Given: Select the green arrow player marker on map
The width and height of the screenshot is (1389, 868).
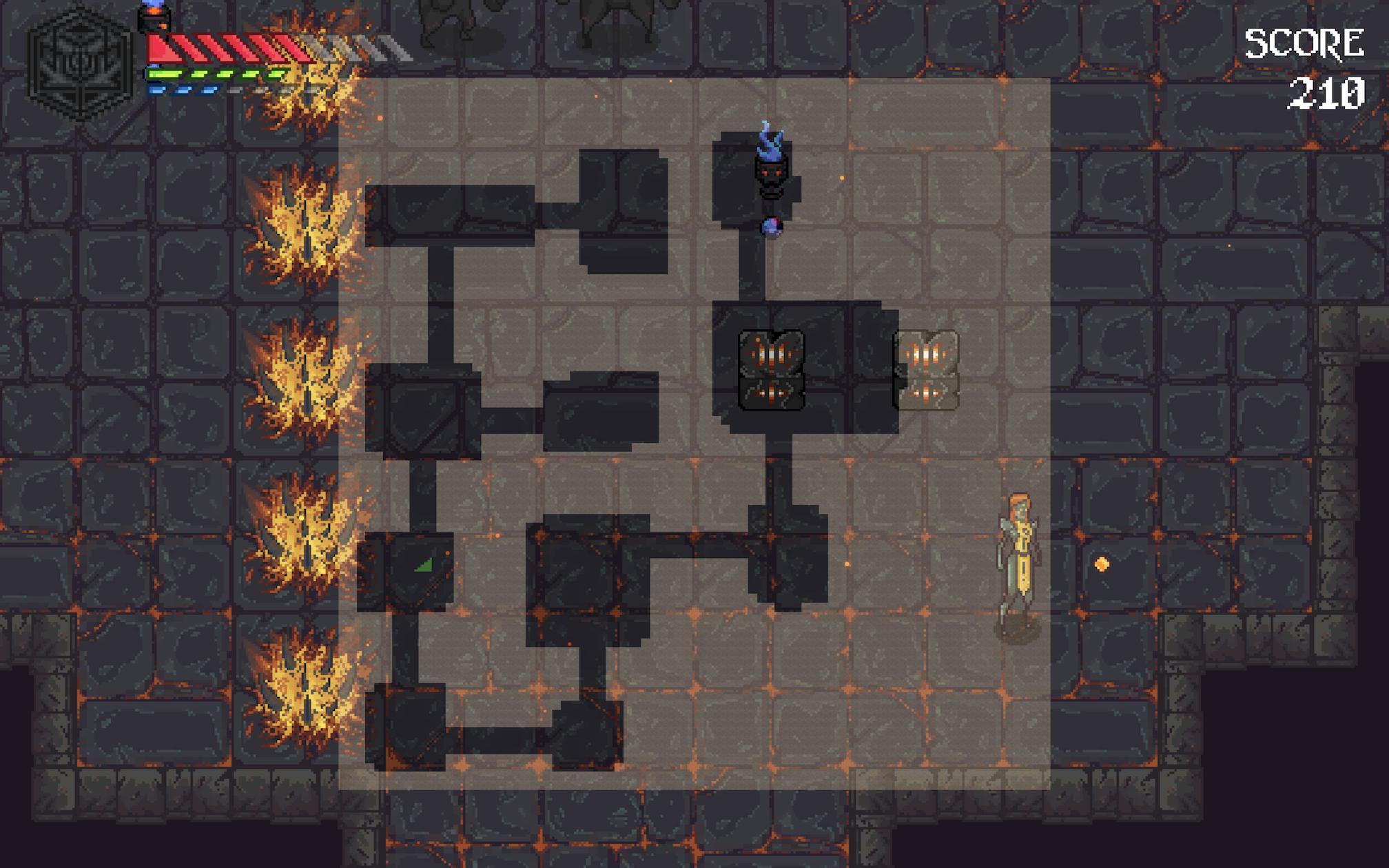Looking at the screenshot, I should 424,565.
